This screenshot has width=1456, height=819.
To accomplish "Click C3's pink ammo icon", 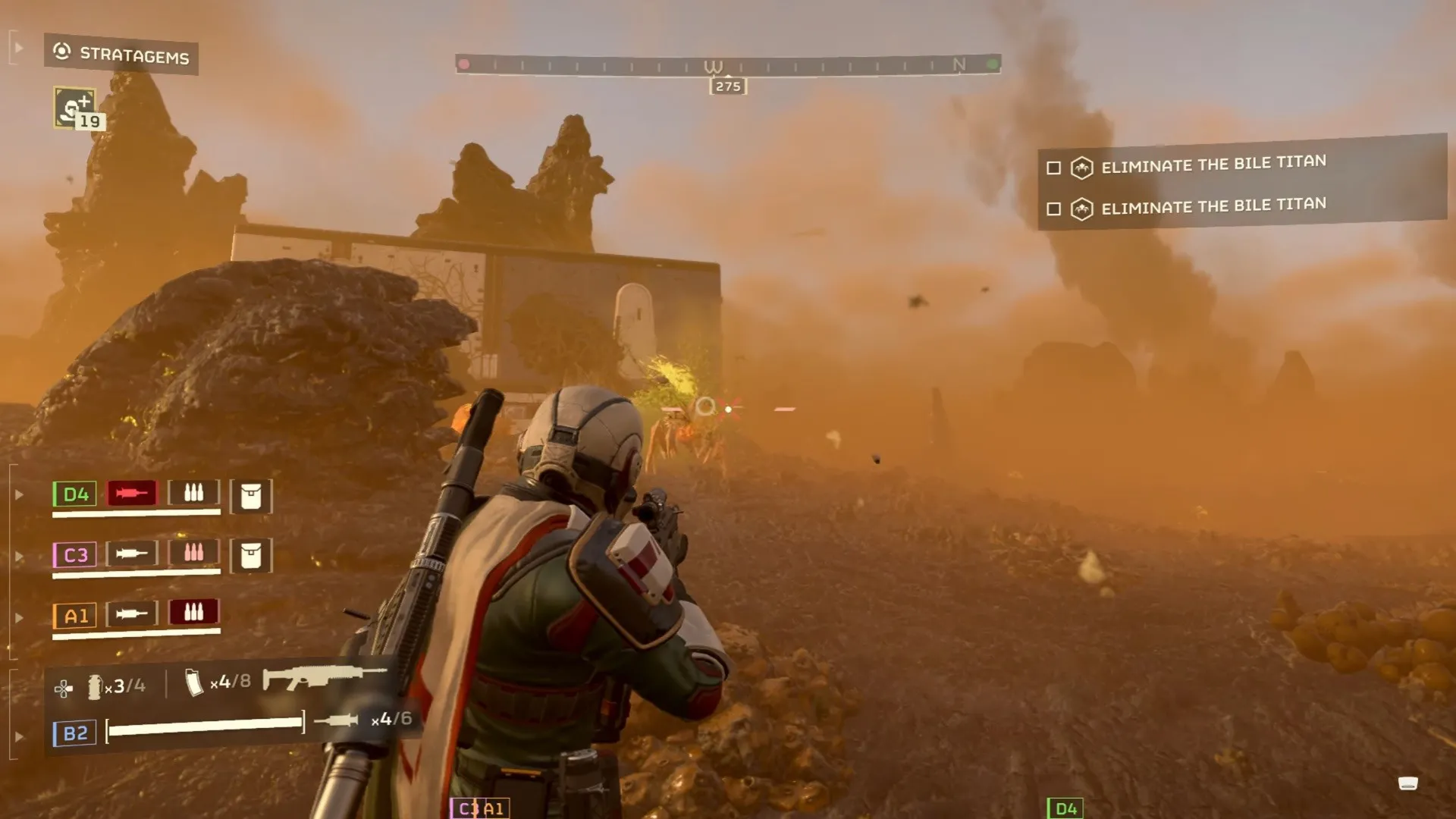I will (x=193, y=553).
